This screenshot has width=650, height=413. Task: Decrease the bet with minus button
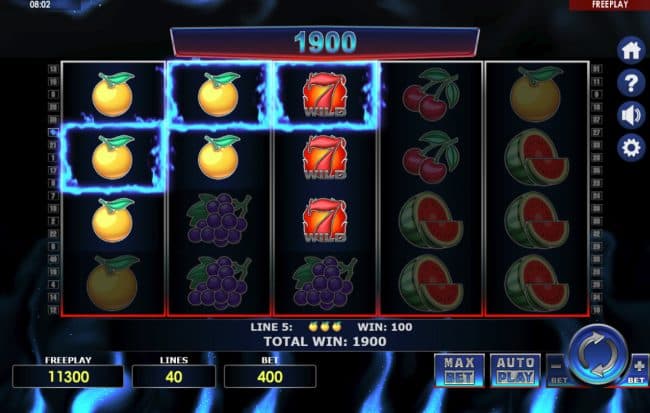point(557,366)
